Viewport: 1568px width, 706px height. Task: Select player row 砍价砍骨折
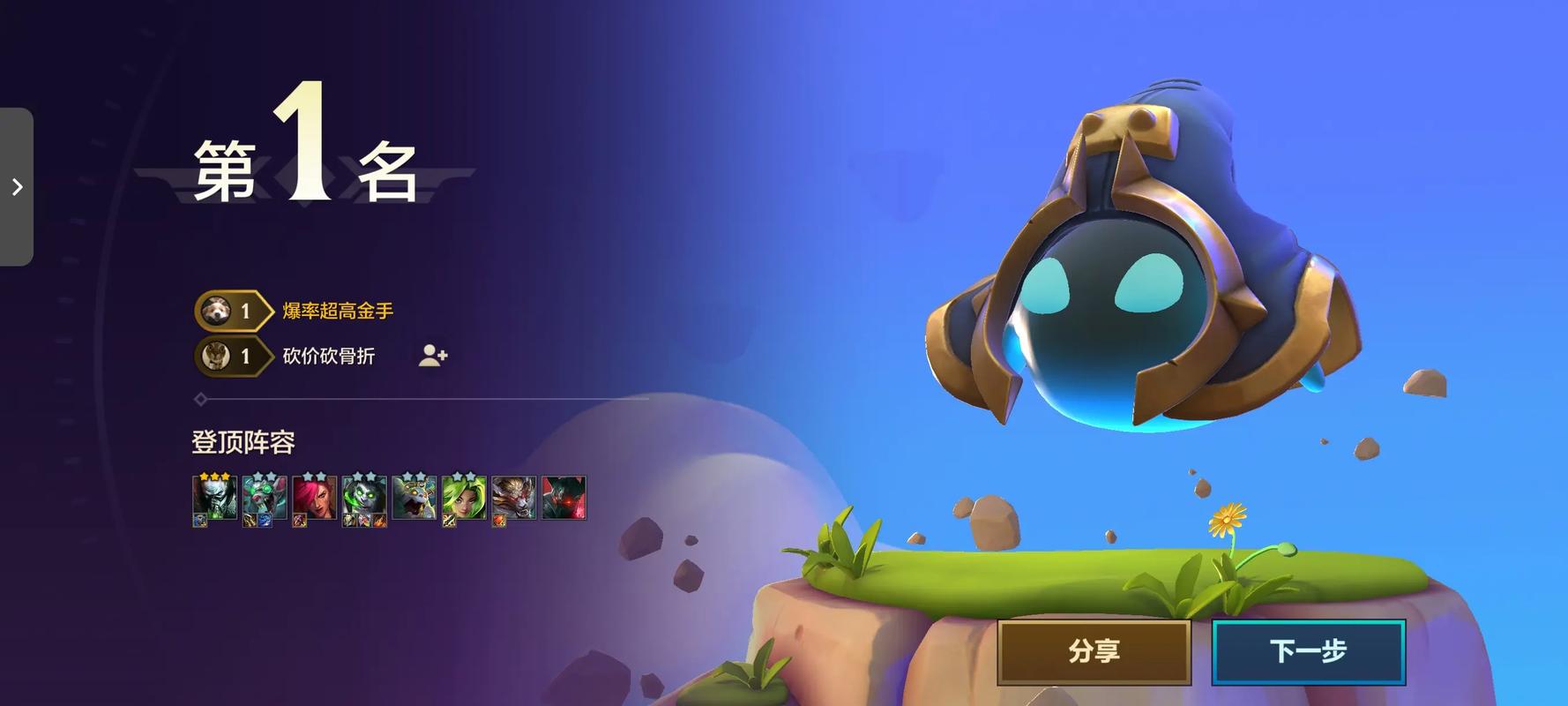coord(328,356)
